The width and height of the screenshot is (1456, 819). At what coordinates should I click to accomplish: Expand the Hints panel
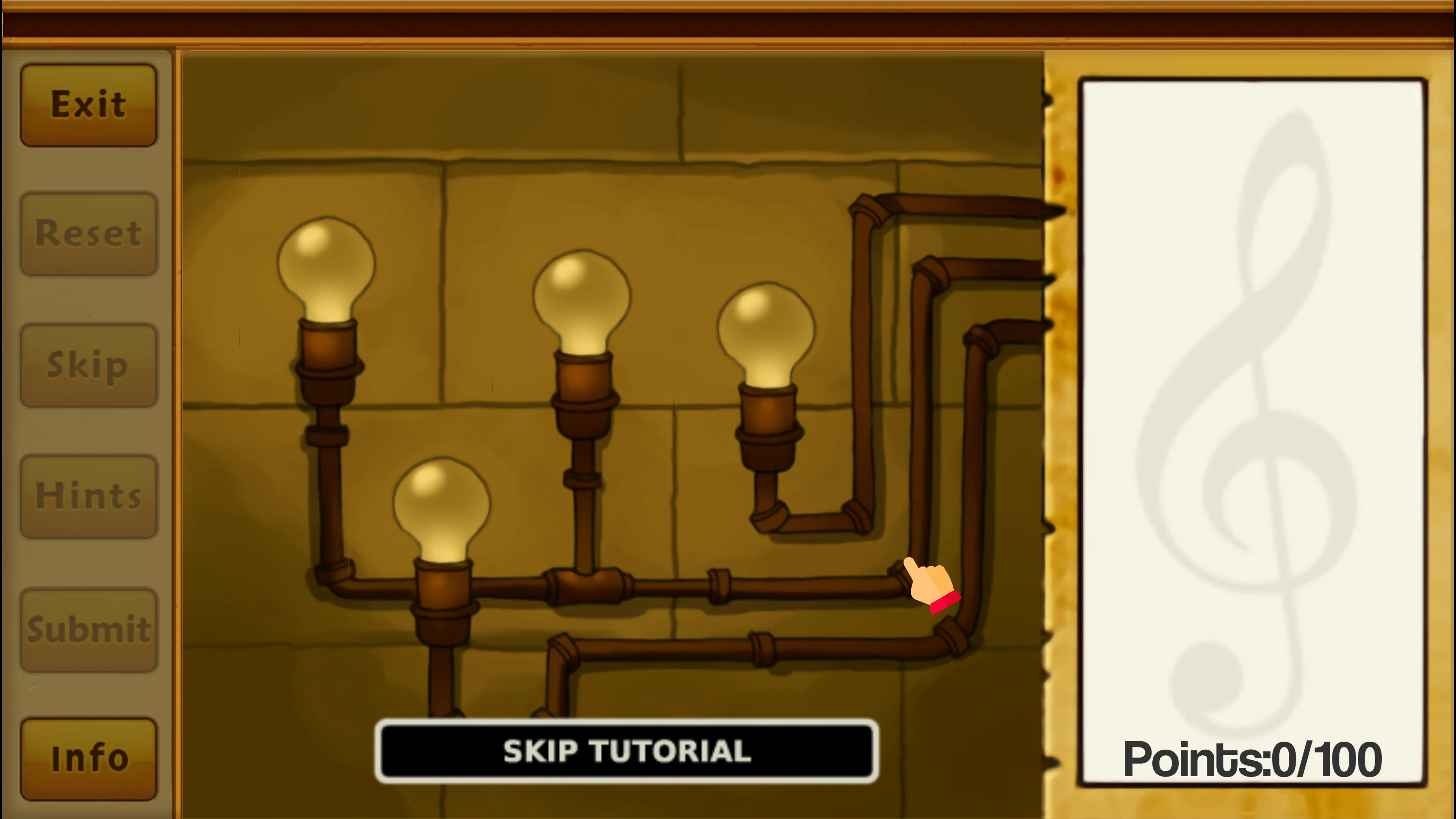pyautogui.click(x=89, y=496)
